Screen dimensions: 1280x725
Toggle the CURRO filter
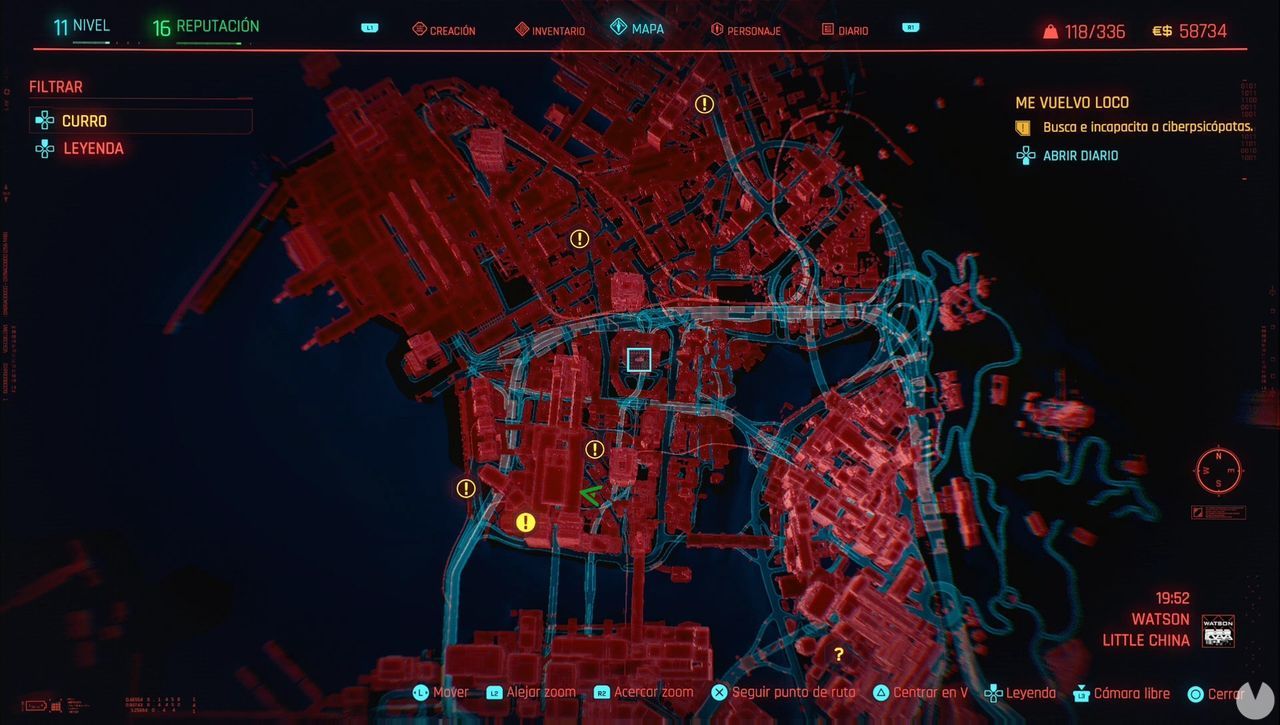pyautogui.click(x=83, y=120)
